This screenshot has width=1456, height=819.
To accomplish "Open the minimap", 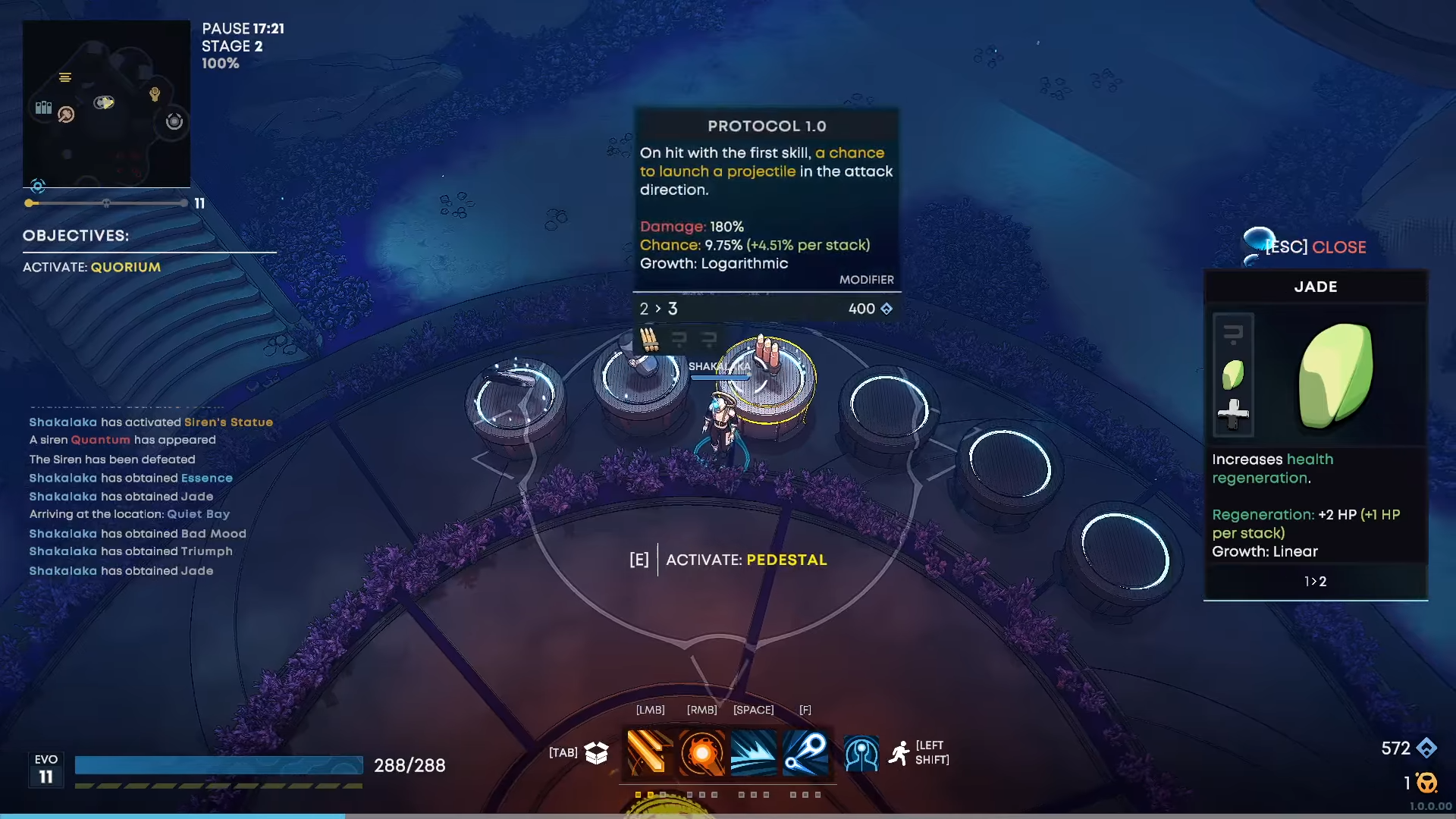I will (106, 104).
